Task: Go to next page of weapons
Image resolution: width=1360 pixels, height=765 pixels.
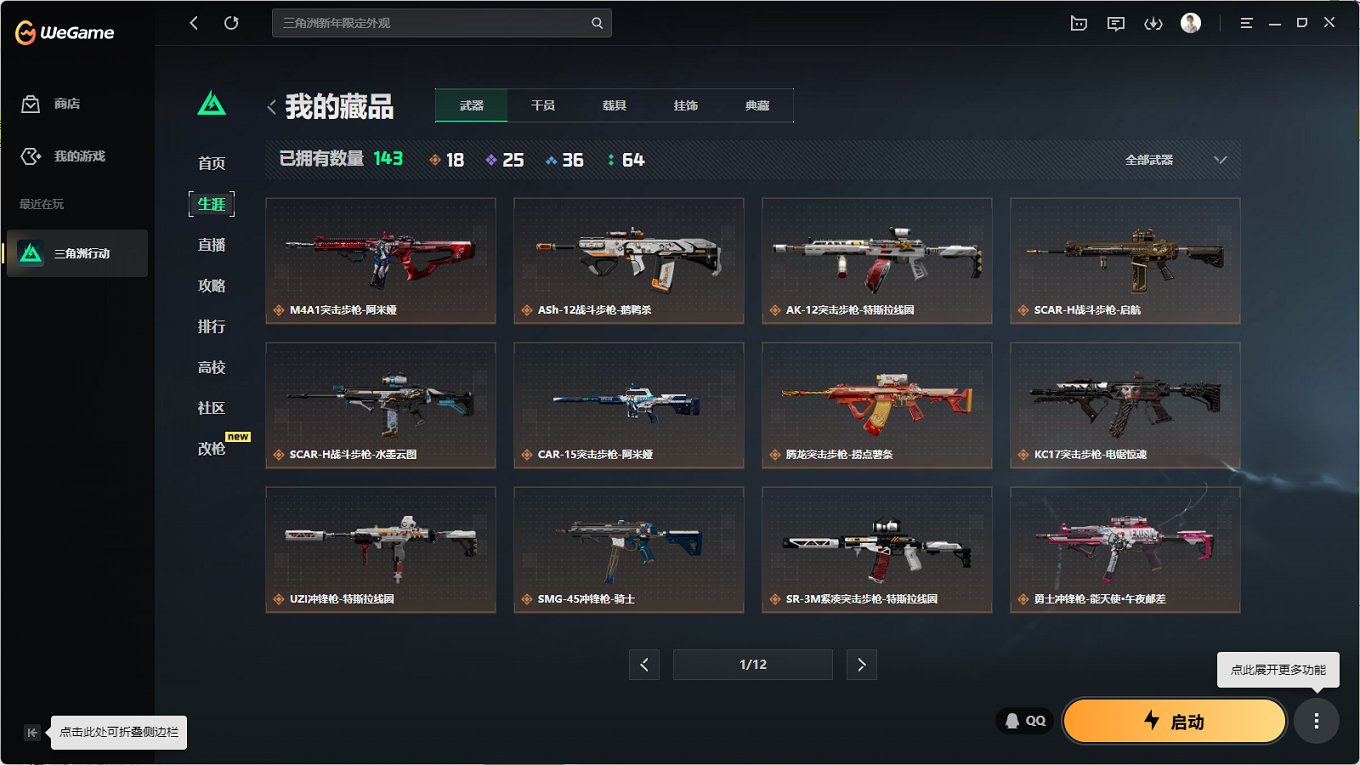Action: tap(861, 664)
